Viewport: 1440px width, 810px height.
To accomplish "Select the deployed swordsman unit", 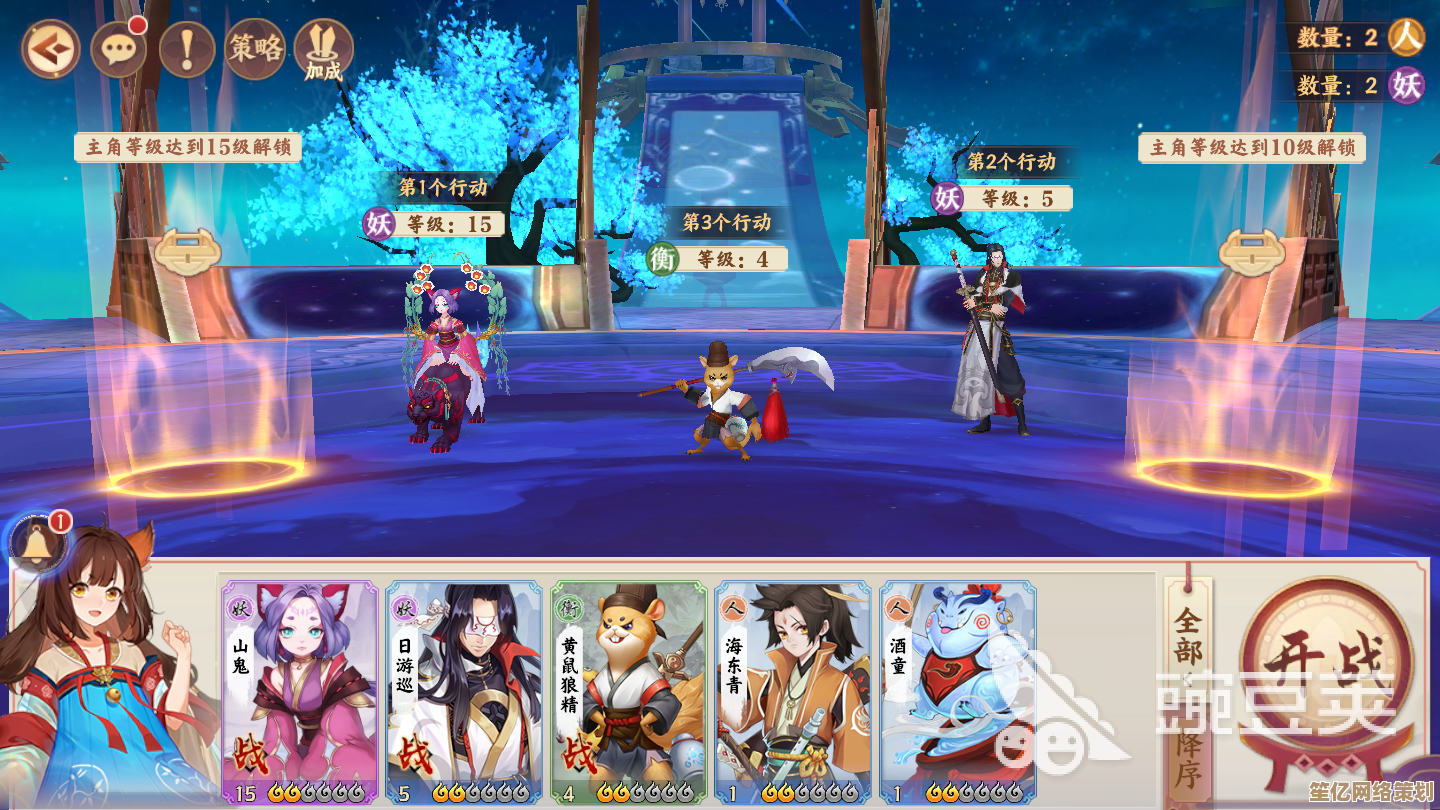I will click(x=990, y=340).
